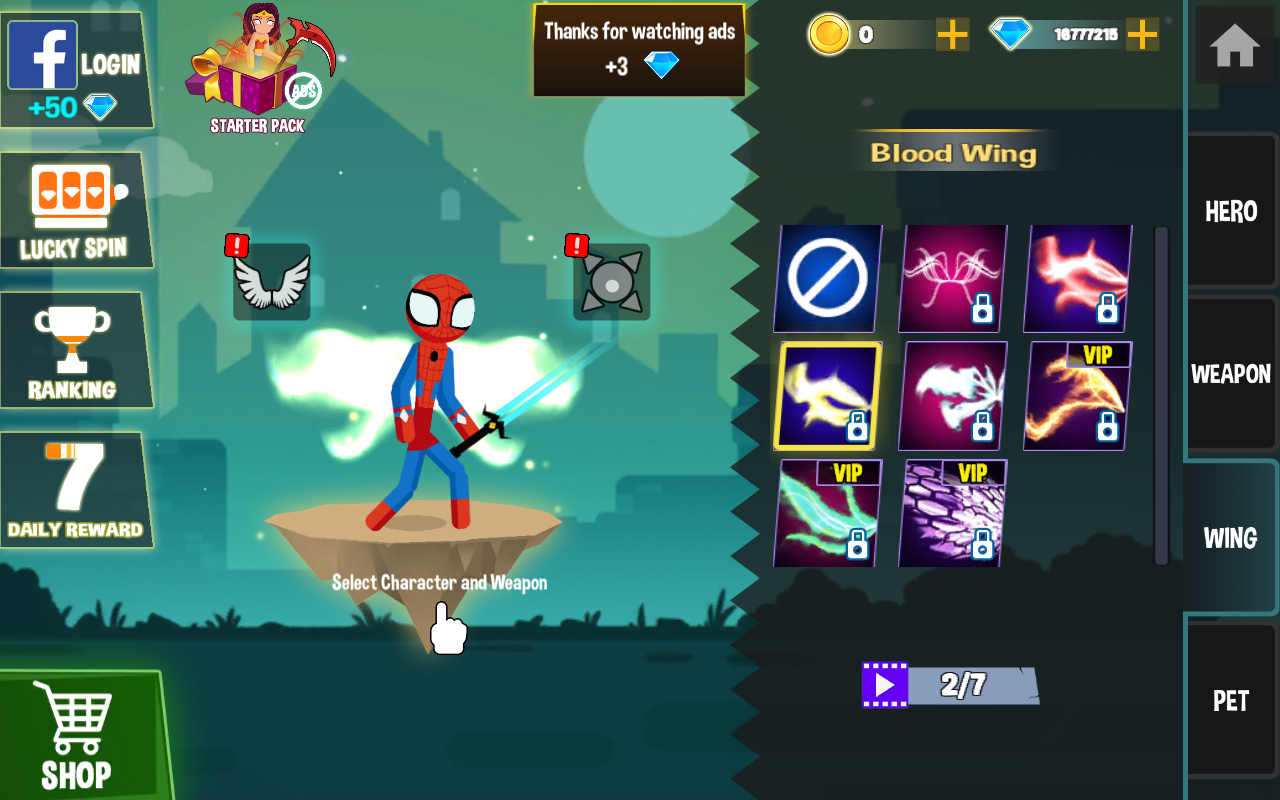Select the VIP purple scale wing
The height and width of the screenshot is (800, 1280).
[x=952, y=513]
